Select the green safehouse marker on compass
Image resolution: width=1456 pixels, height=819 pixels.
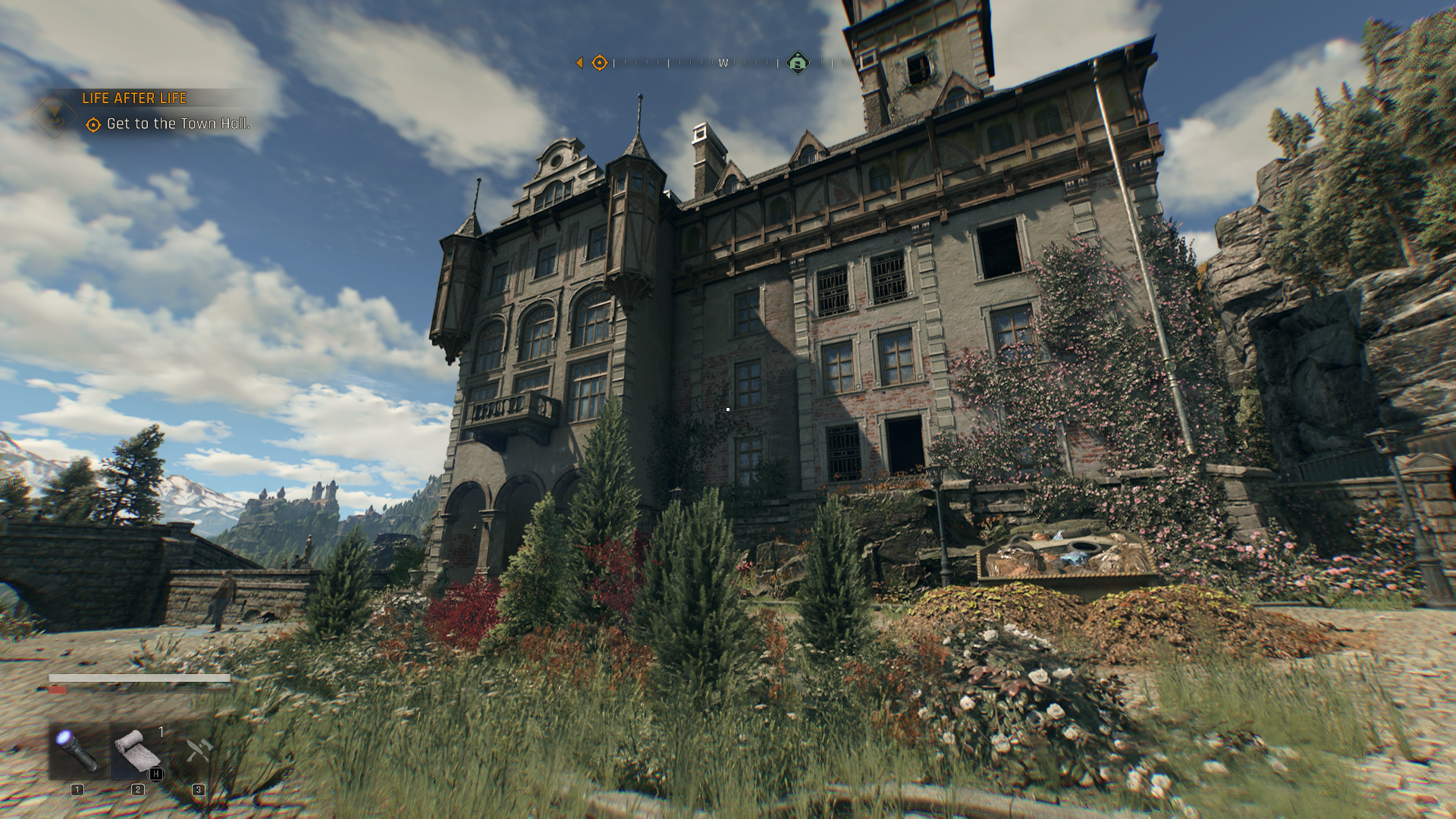(797, 63)
